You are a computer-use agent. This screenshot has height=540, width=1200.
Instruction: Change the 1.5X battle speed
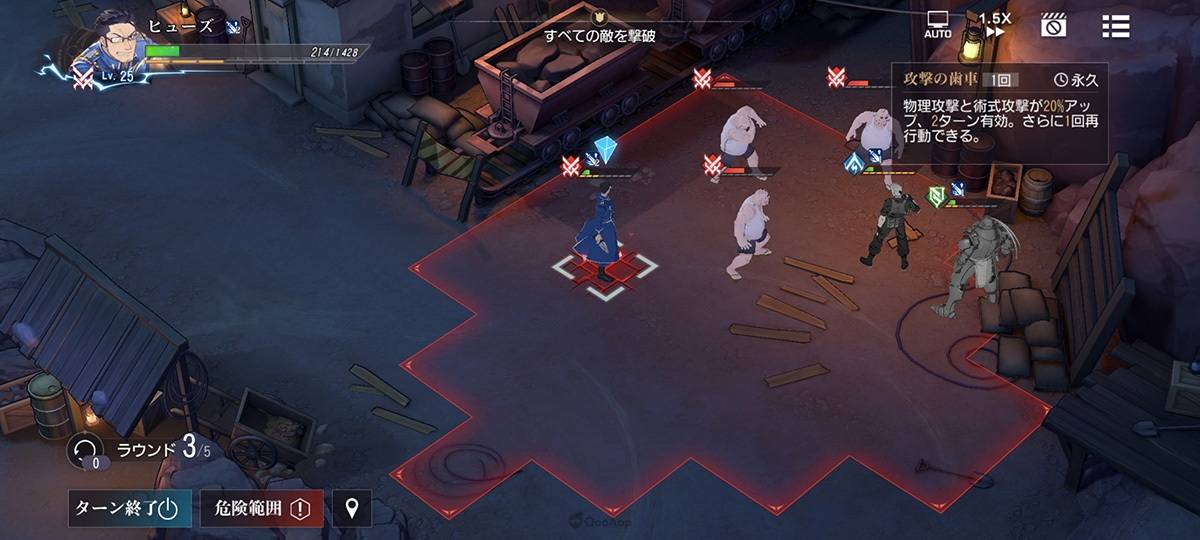[x=994, y=25]
